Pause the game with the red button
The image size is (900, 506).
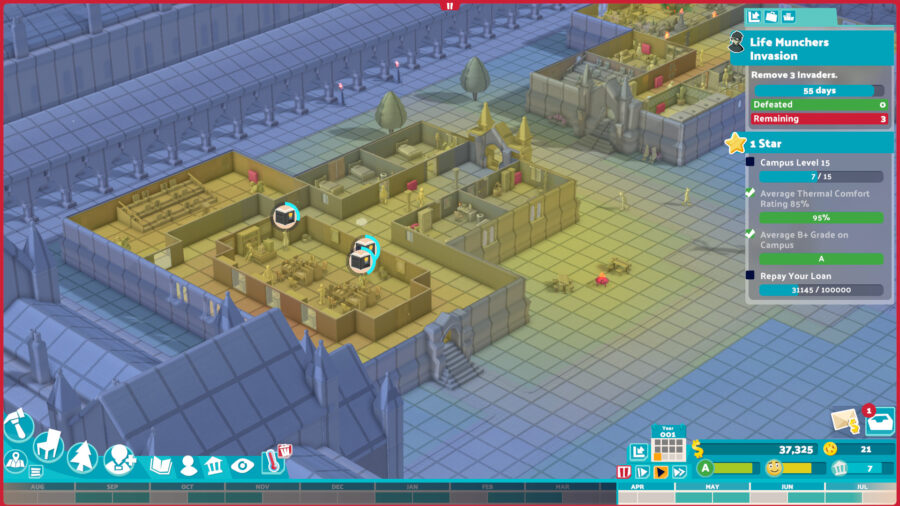tap(624, 472)
